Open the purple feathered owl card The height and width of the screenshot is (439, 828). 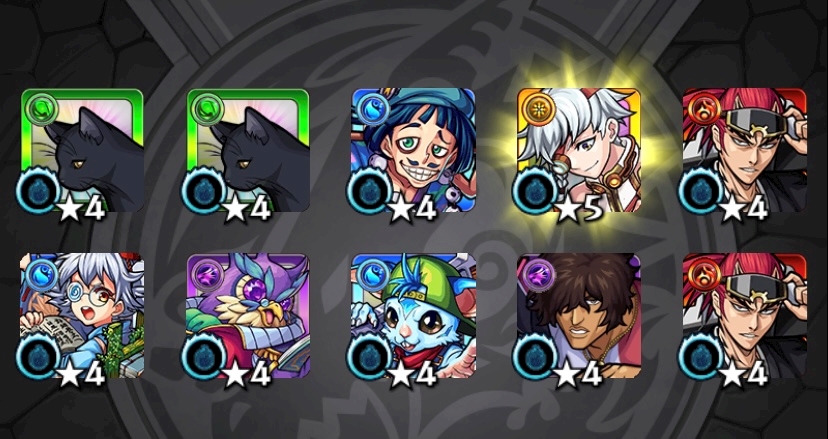pyautogui.click(x=248, y=315)
